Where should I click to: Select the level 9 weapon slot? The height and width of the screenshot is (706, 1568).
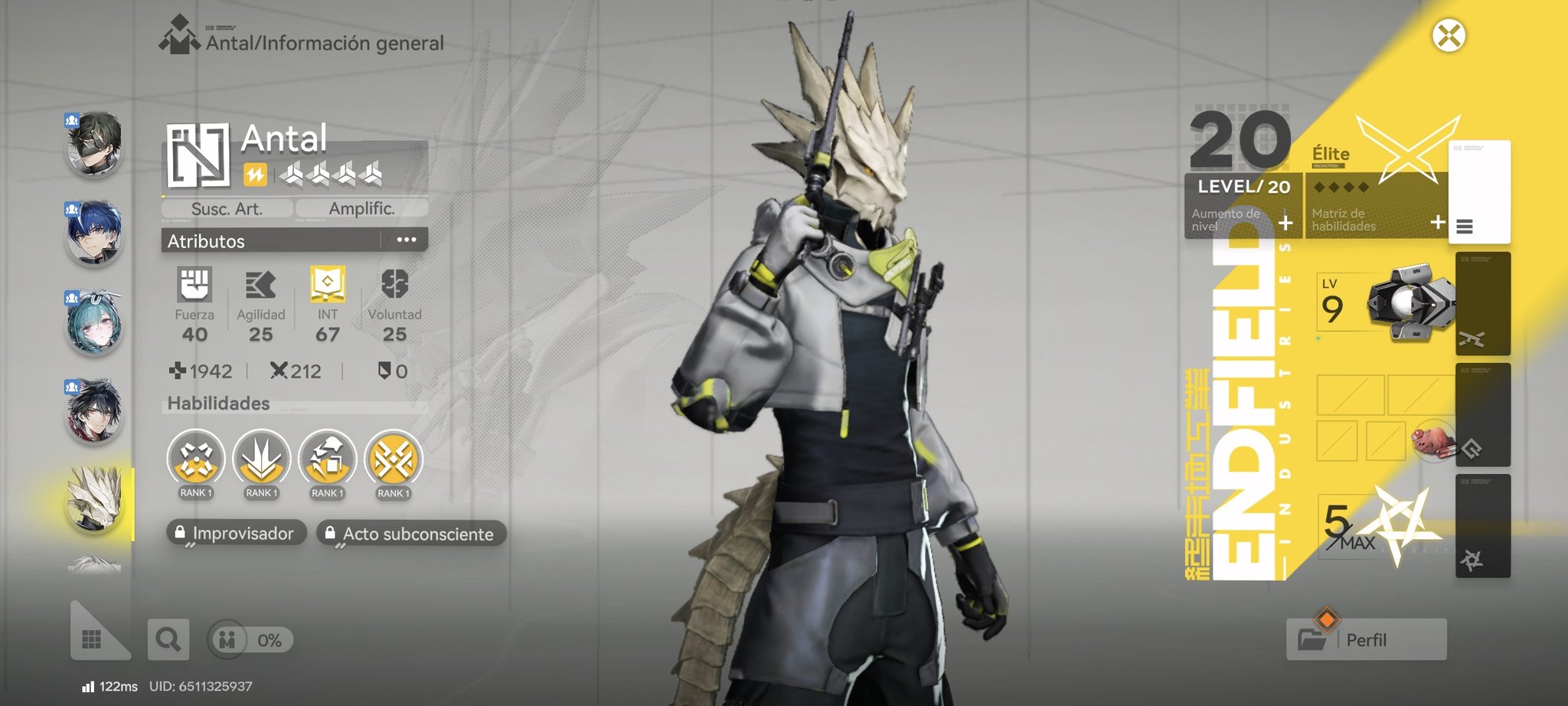[x=1385, y=304]
